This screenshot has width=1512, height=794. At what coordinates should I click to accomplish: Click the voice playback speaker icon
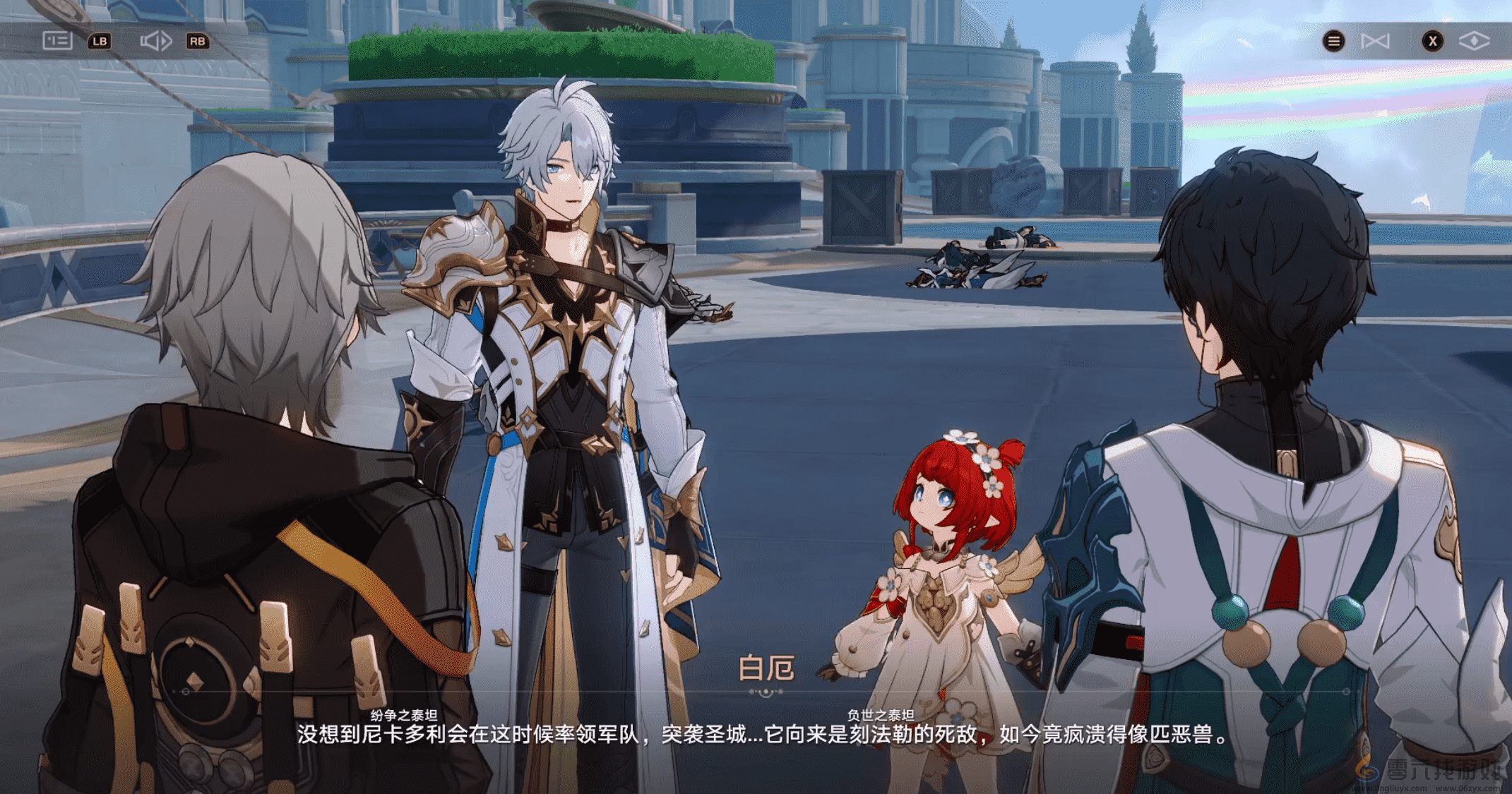coord(157,41)
